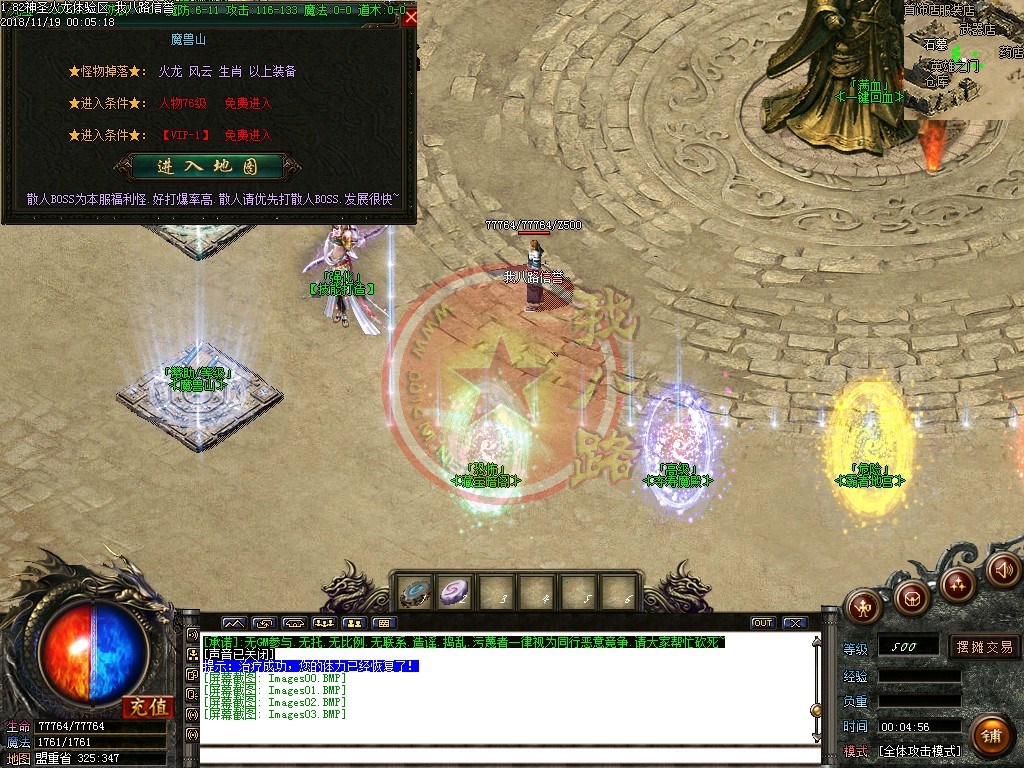Click the OUT button above the chat
Screen dimensions: 1024x768
[763, 623]
